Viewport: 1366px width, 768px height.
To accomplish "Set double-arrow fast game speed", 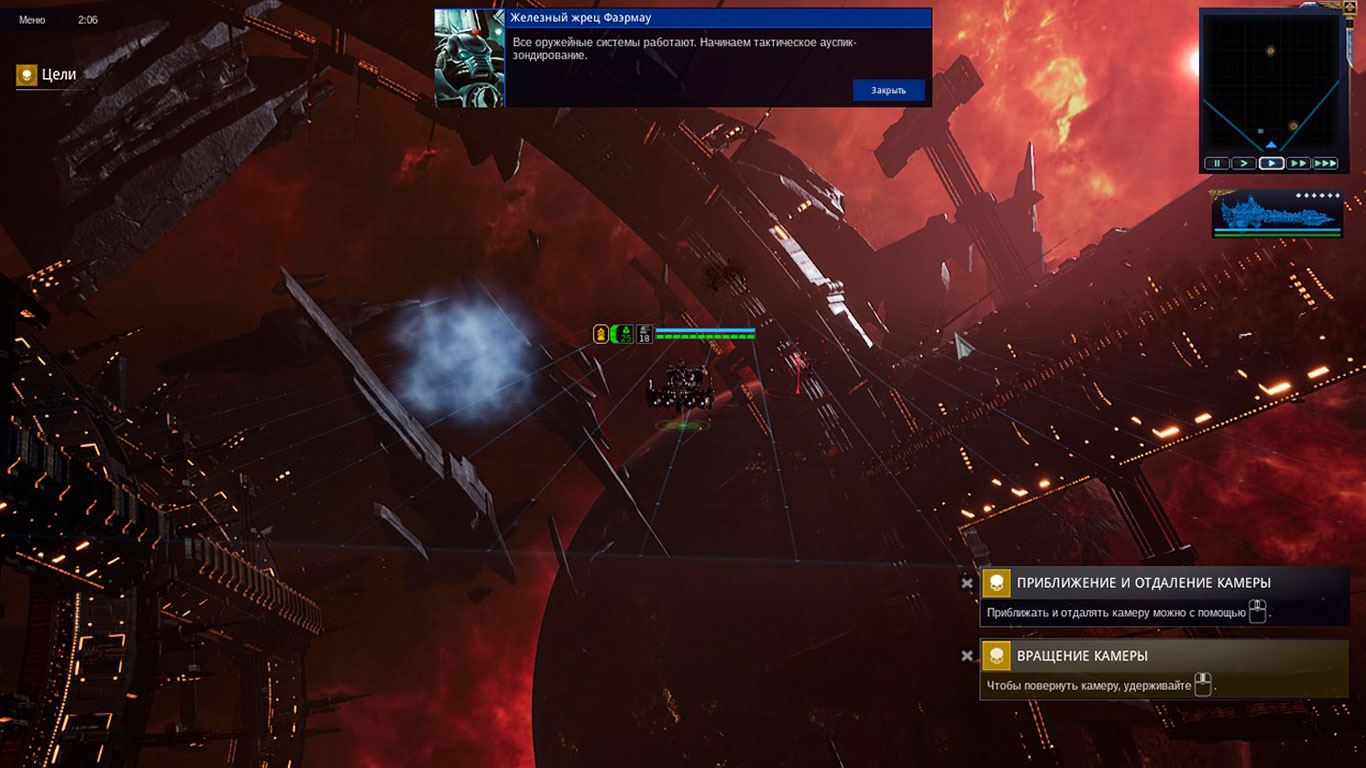I will point(1298,163).
